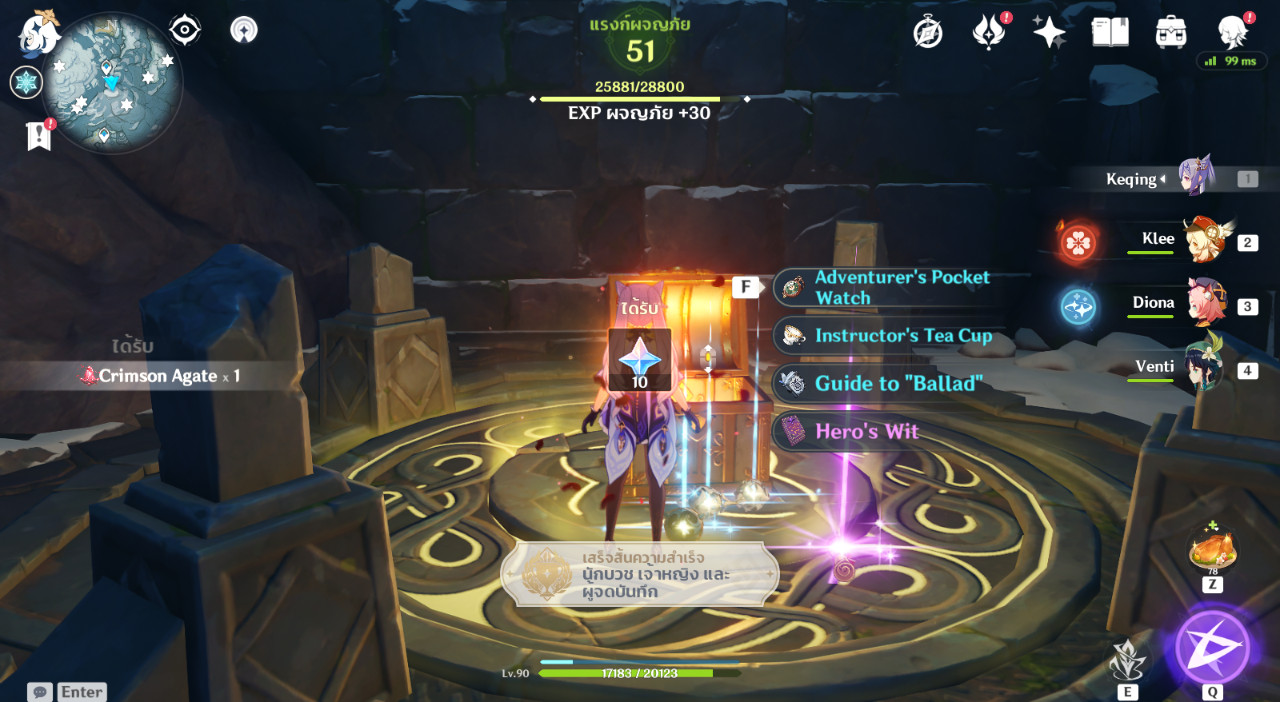
Task: Activate Keqing's Elemental Burst
Action: coord(1212,647)
